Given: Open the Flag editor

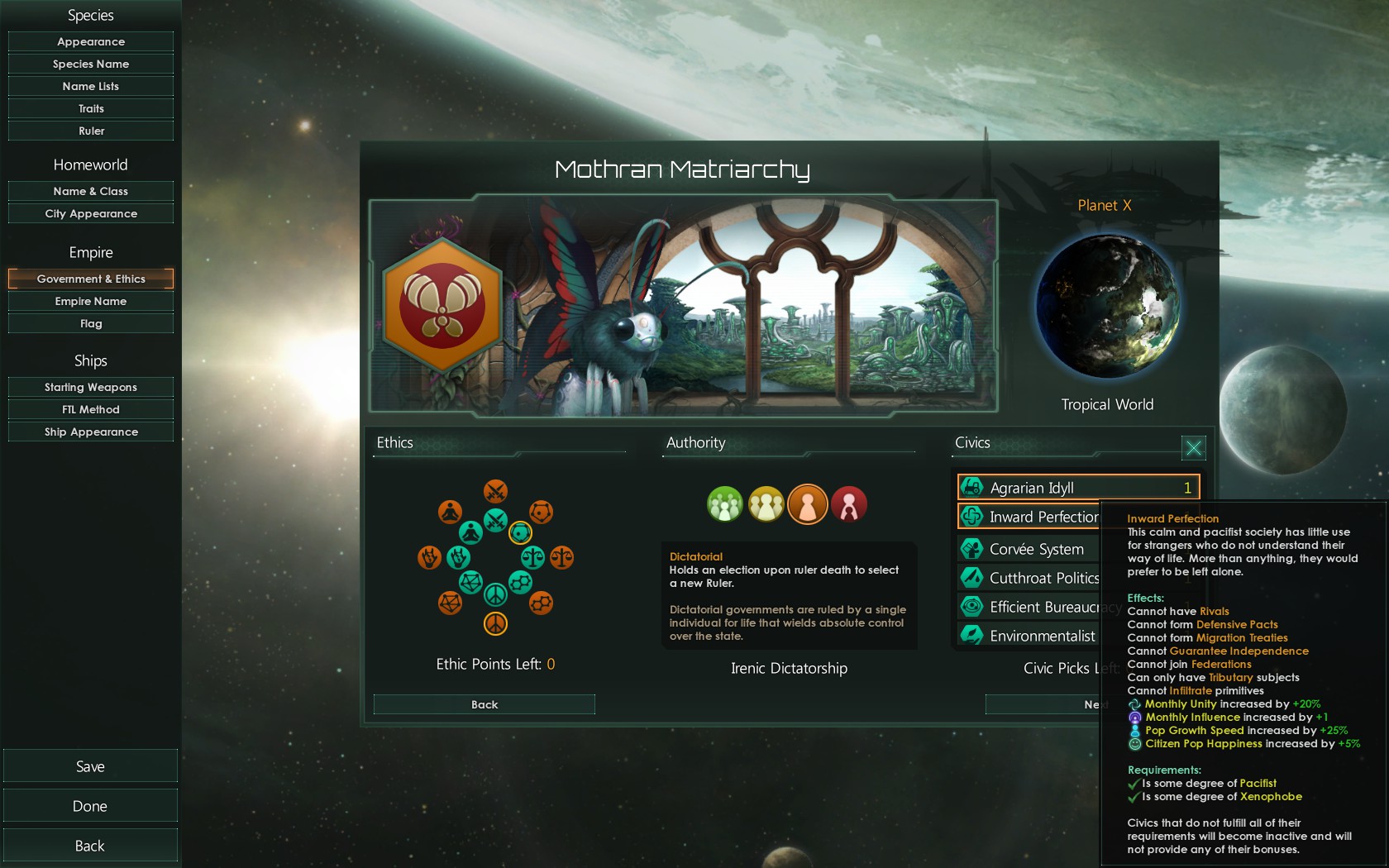Looking at the screenshot, I should (91, 323).
